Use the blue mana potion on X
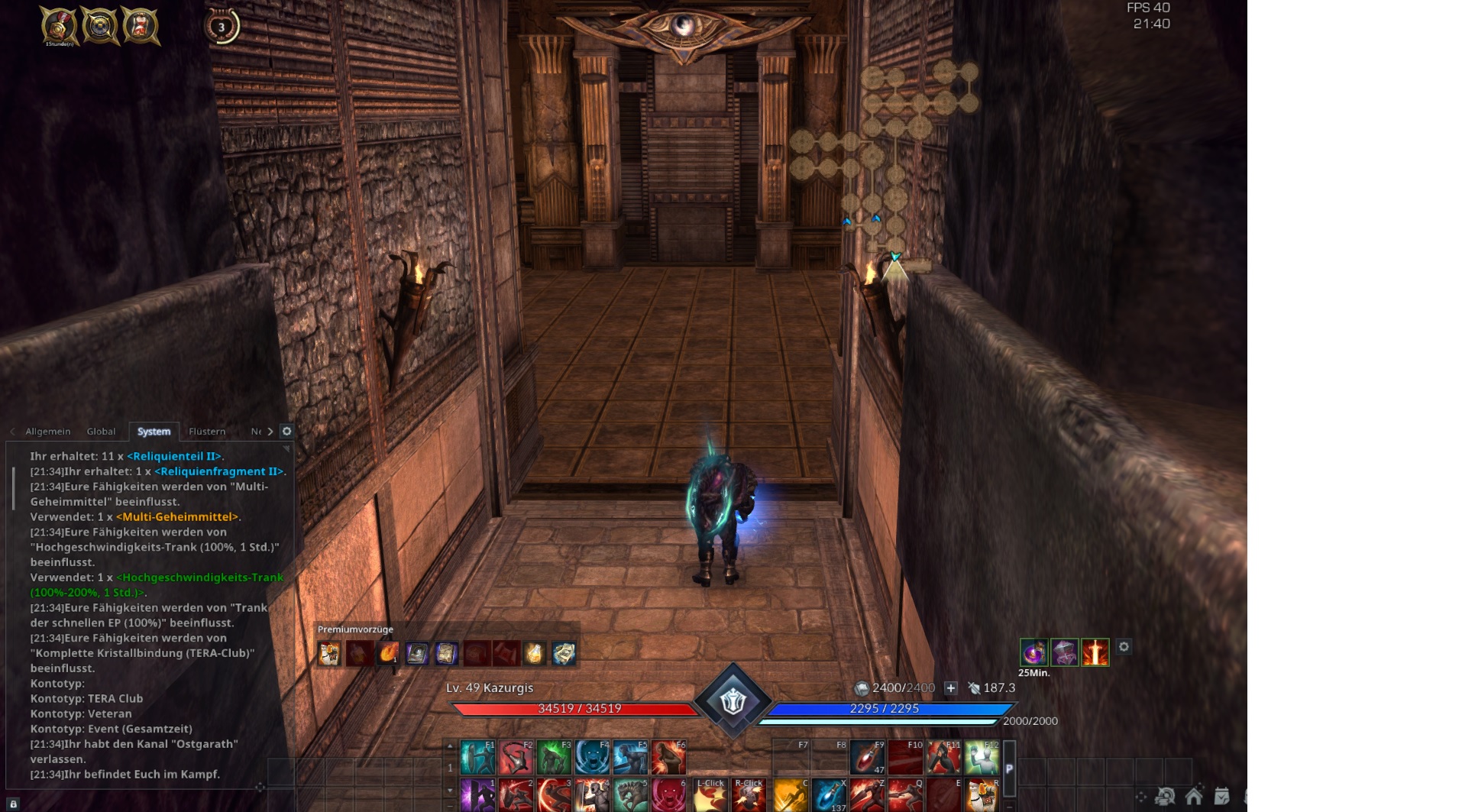The height and width of the screenshot is (812, 1462). [x=830, y=795]
